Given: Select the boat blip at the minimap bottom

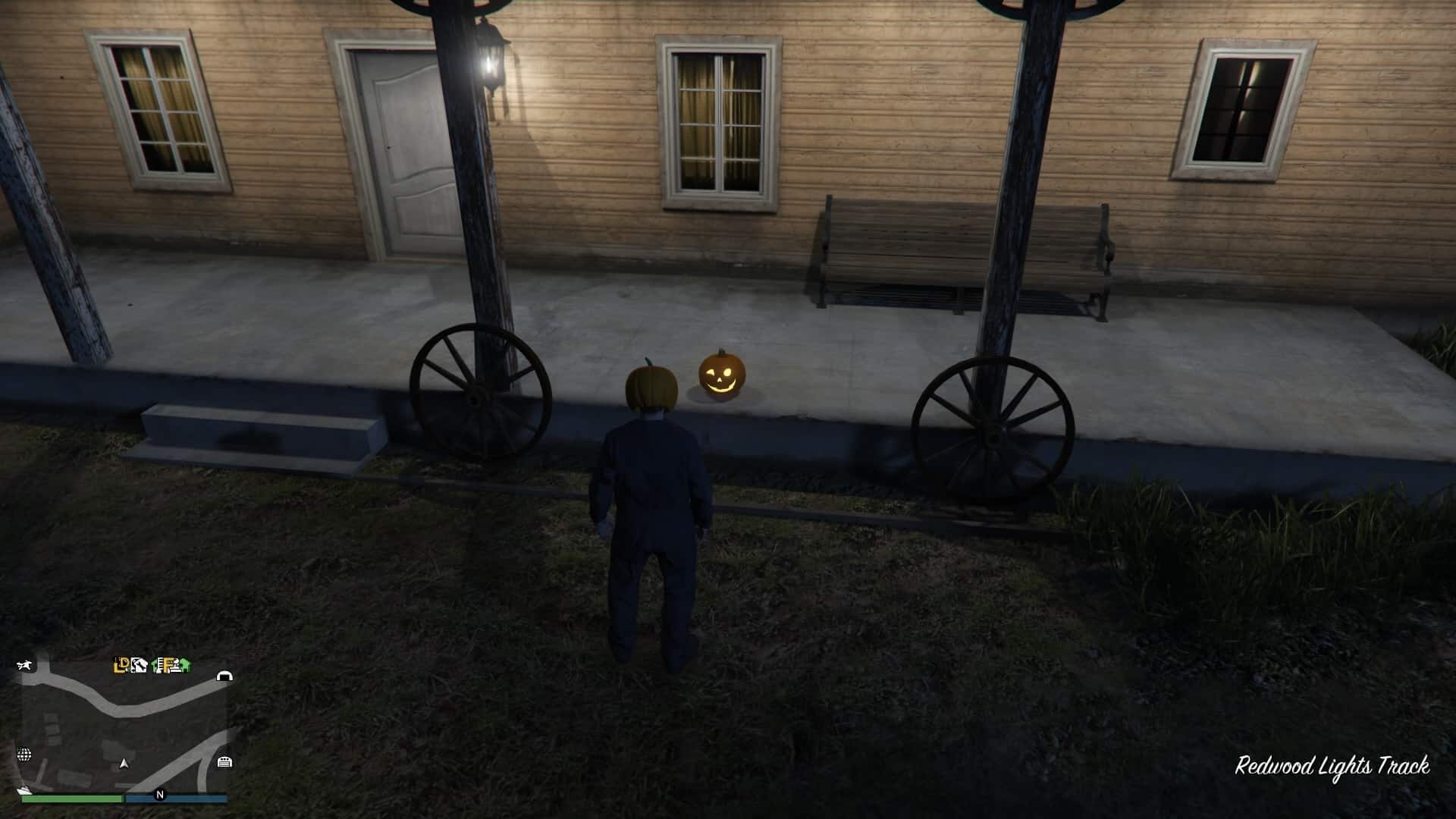Looking at the screenshot, I should pyautogui.click(x=24, y=789).
